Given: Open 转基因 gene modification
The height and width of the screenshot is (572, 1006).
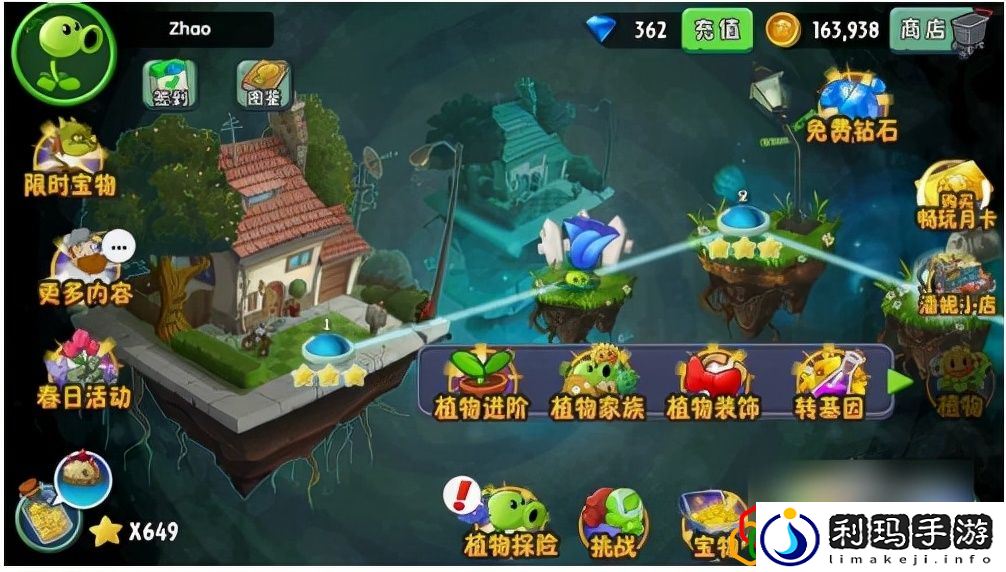Looking at the screenshot, I should click(x=828, y=383).
